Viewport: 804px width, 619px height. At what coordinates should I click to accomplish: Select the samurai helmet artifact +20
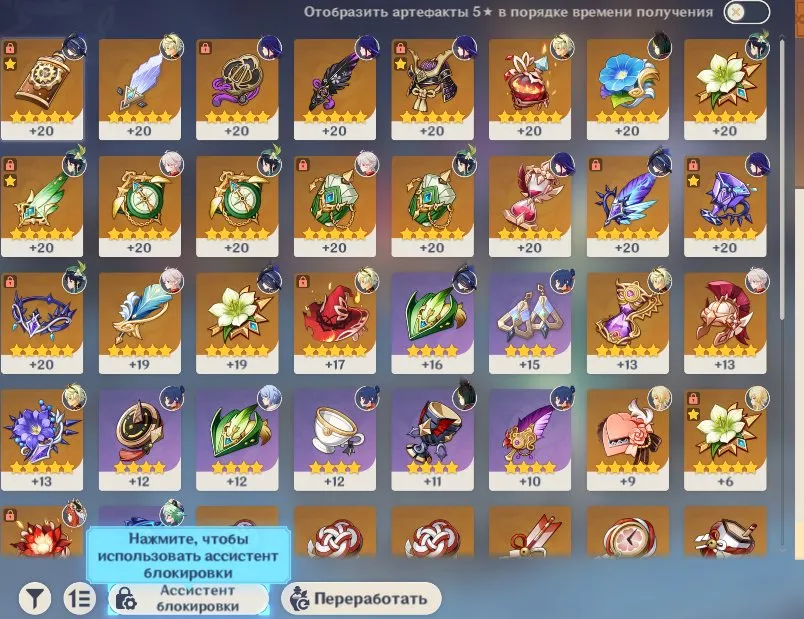click(x=432, y=85)
